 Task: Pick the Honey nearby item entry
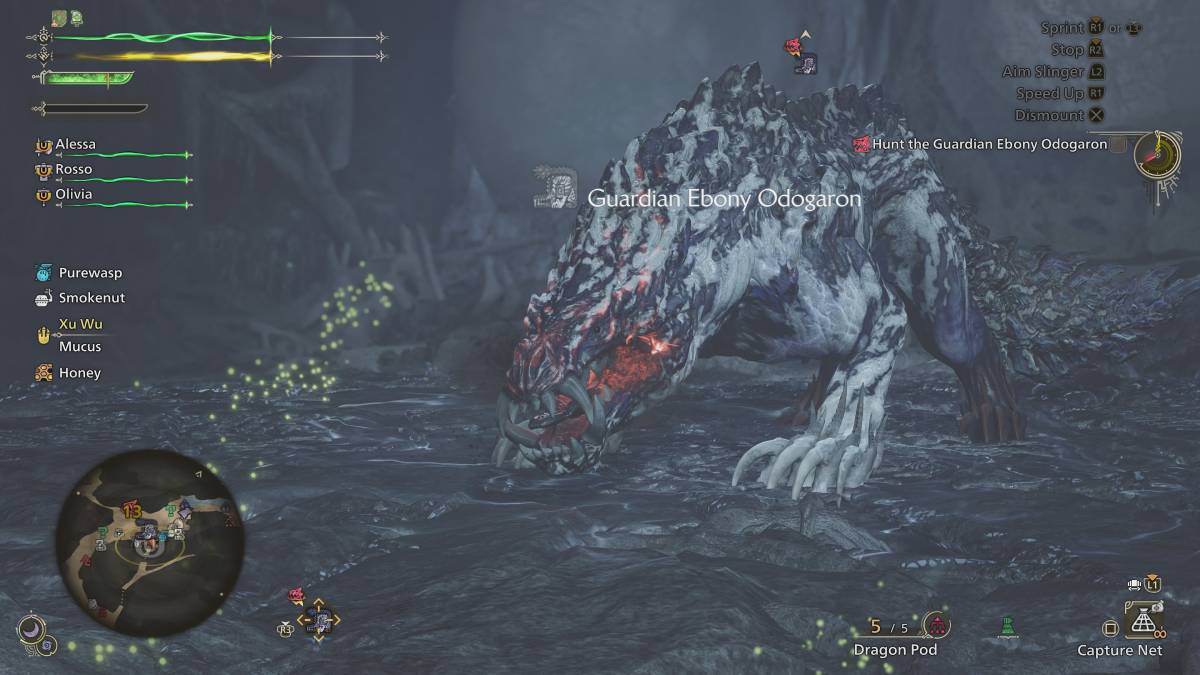click(79, 372)
